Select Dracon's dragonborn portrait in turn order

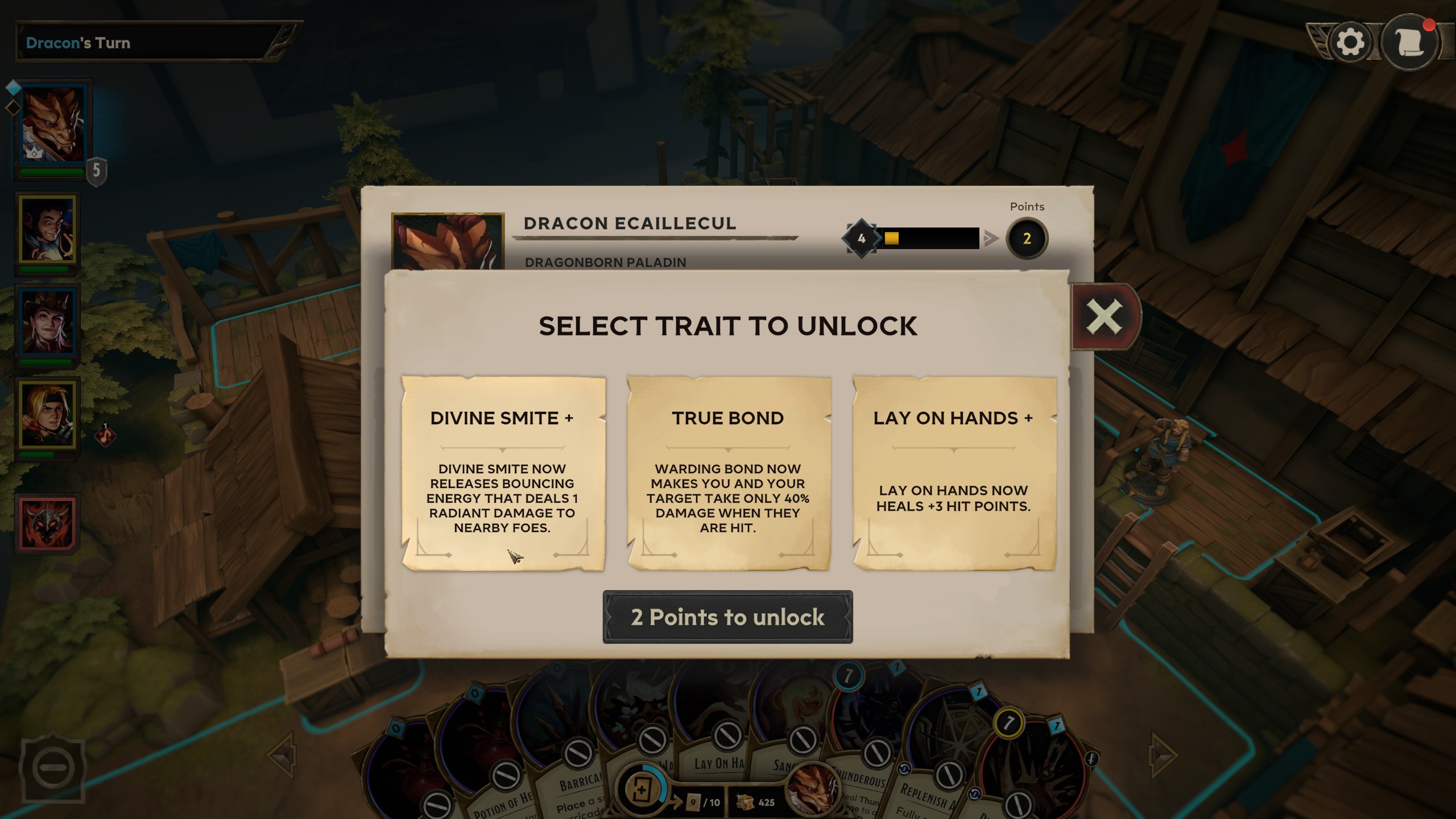click(x=52, y=126)
